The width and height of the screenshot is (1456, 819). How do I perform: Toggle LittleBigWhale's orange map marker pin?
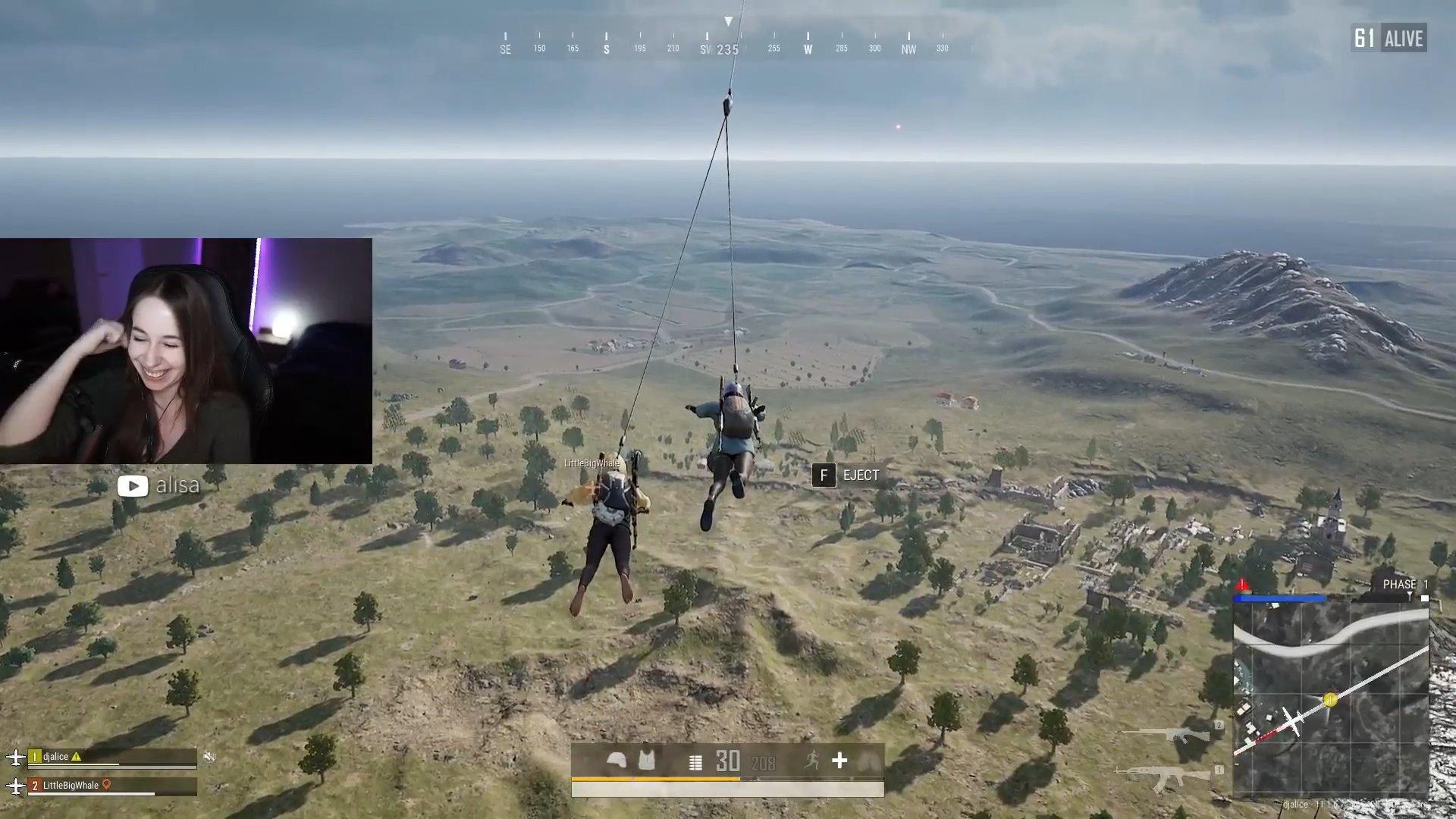click(x=106, y=786)
